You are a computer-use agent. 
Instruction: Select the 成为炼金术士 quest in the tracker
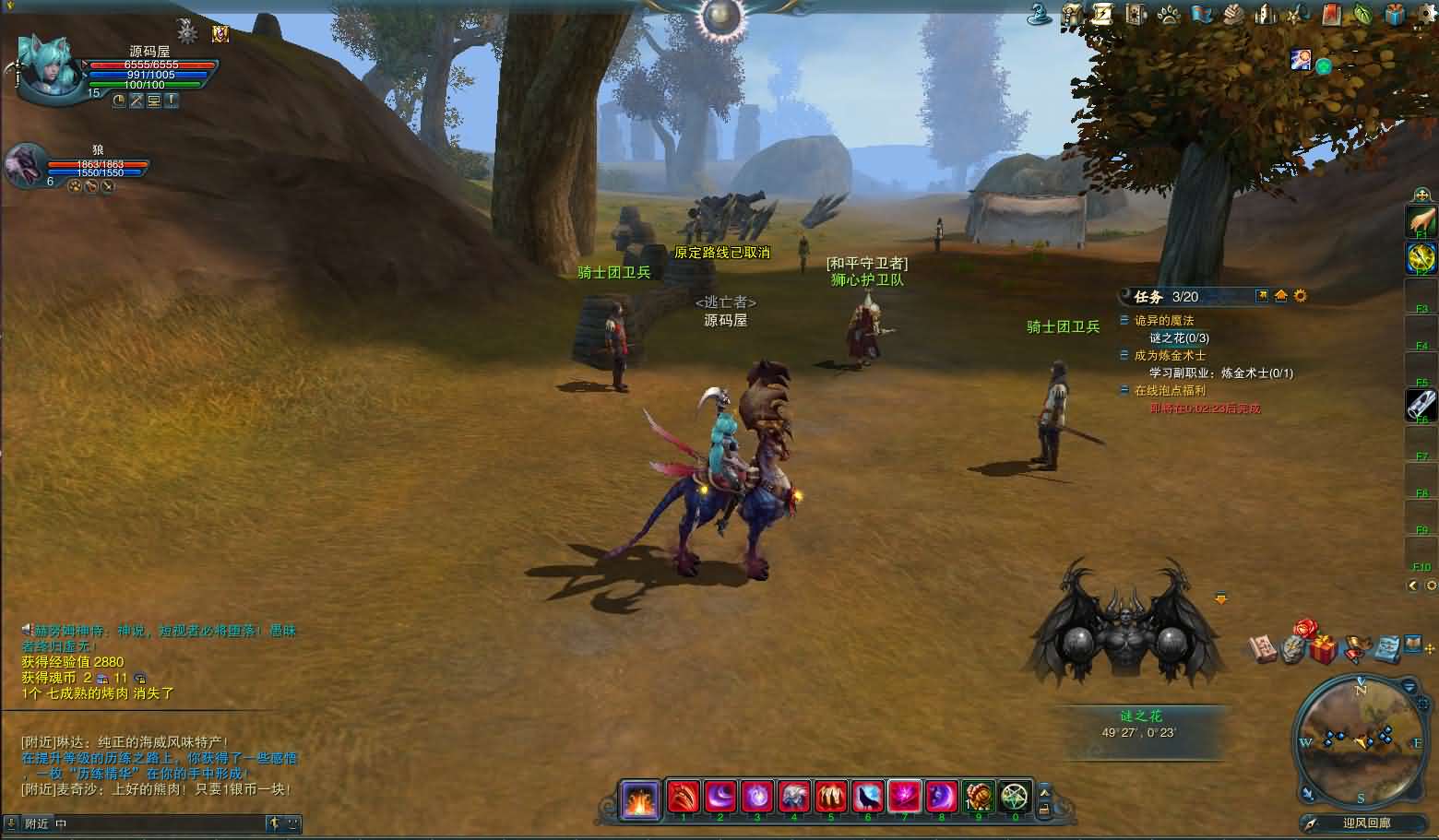[x=1170, y=356]
